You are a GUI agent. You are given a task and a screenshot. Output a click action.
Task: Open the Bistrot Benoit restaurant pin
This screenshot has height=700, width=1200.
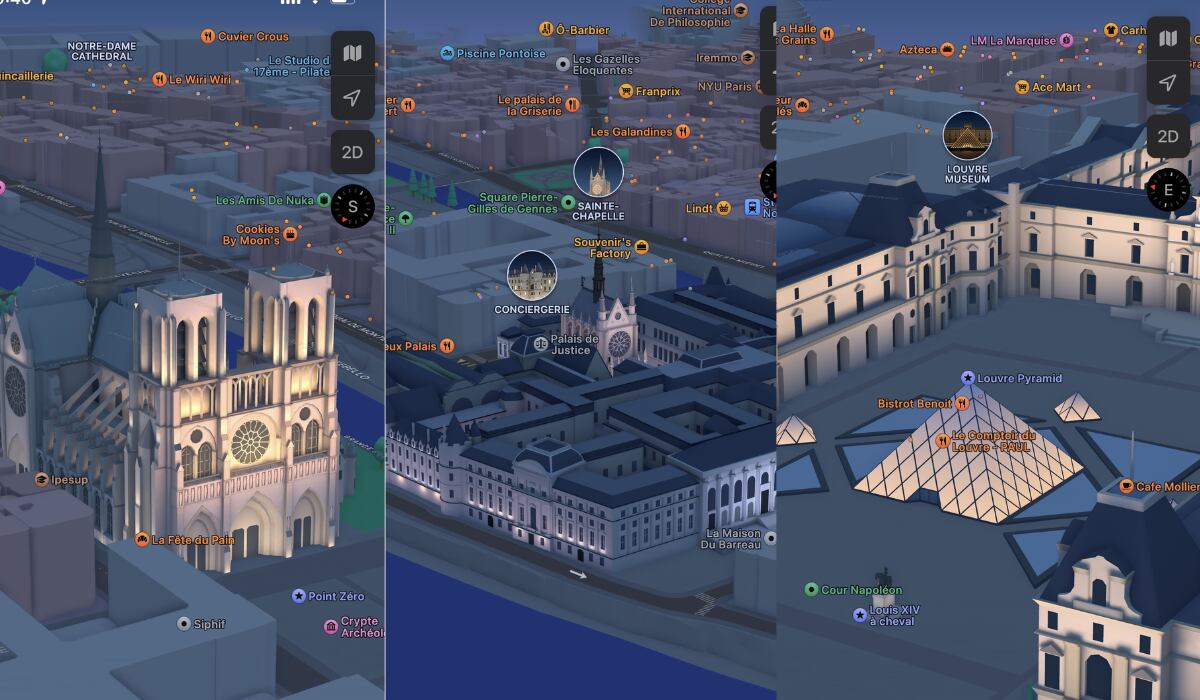pyautogui.click(x=961, y=403)
